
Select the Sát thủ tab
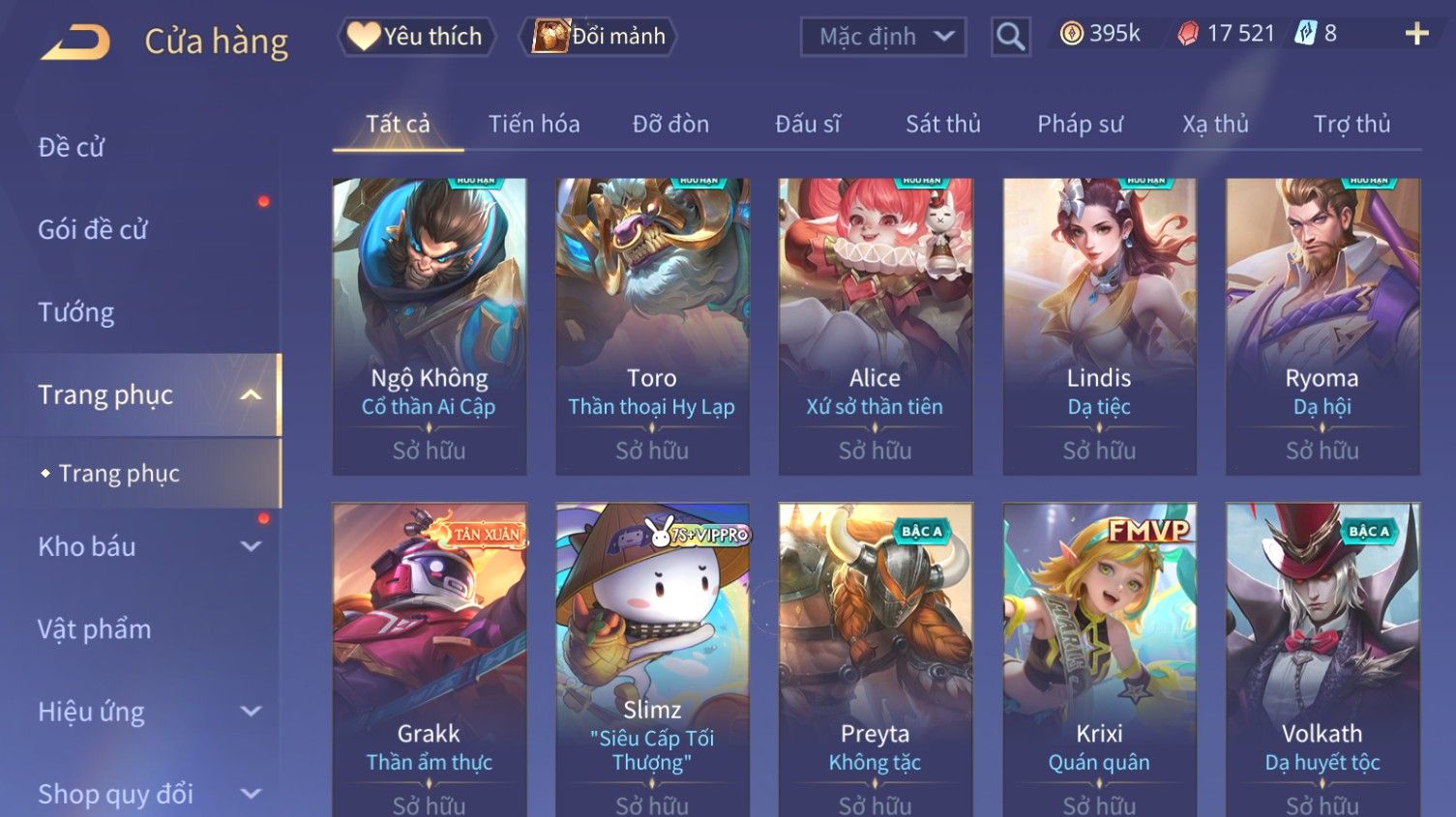tap(943, 124)
